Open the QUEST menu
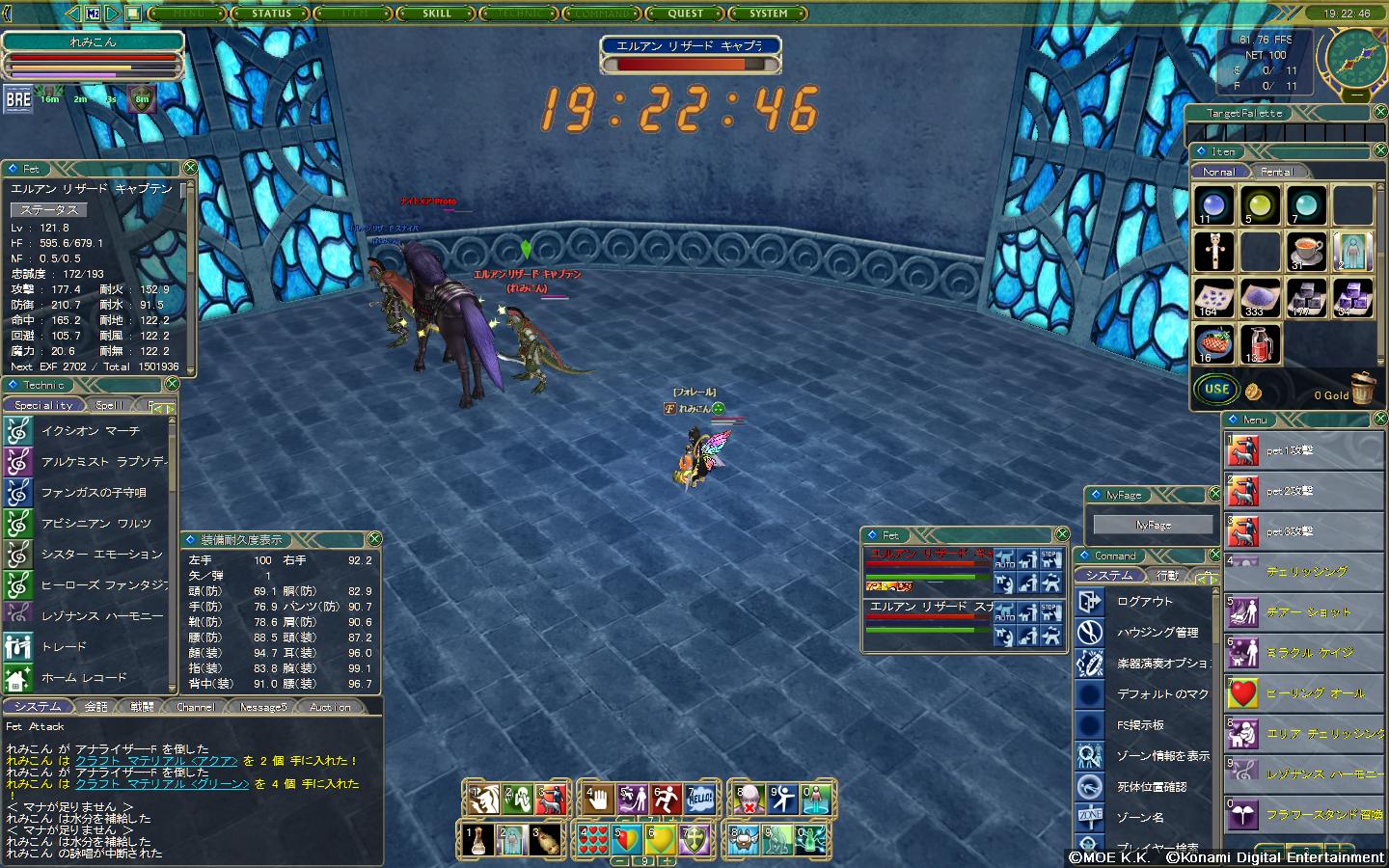This screenshot has height=868, width=1389. point(686,14)
